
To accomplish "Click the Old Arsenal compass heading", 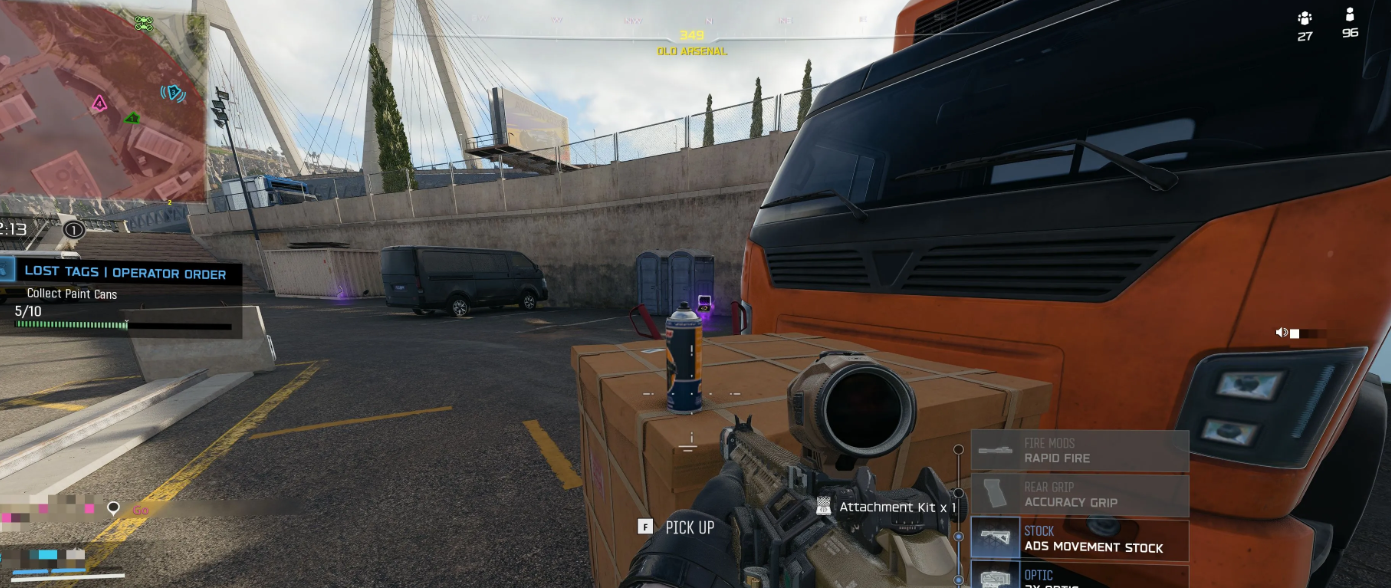I will point(692,43).
